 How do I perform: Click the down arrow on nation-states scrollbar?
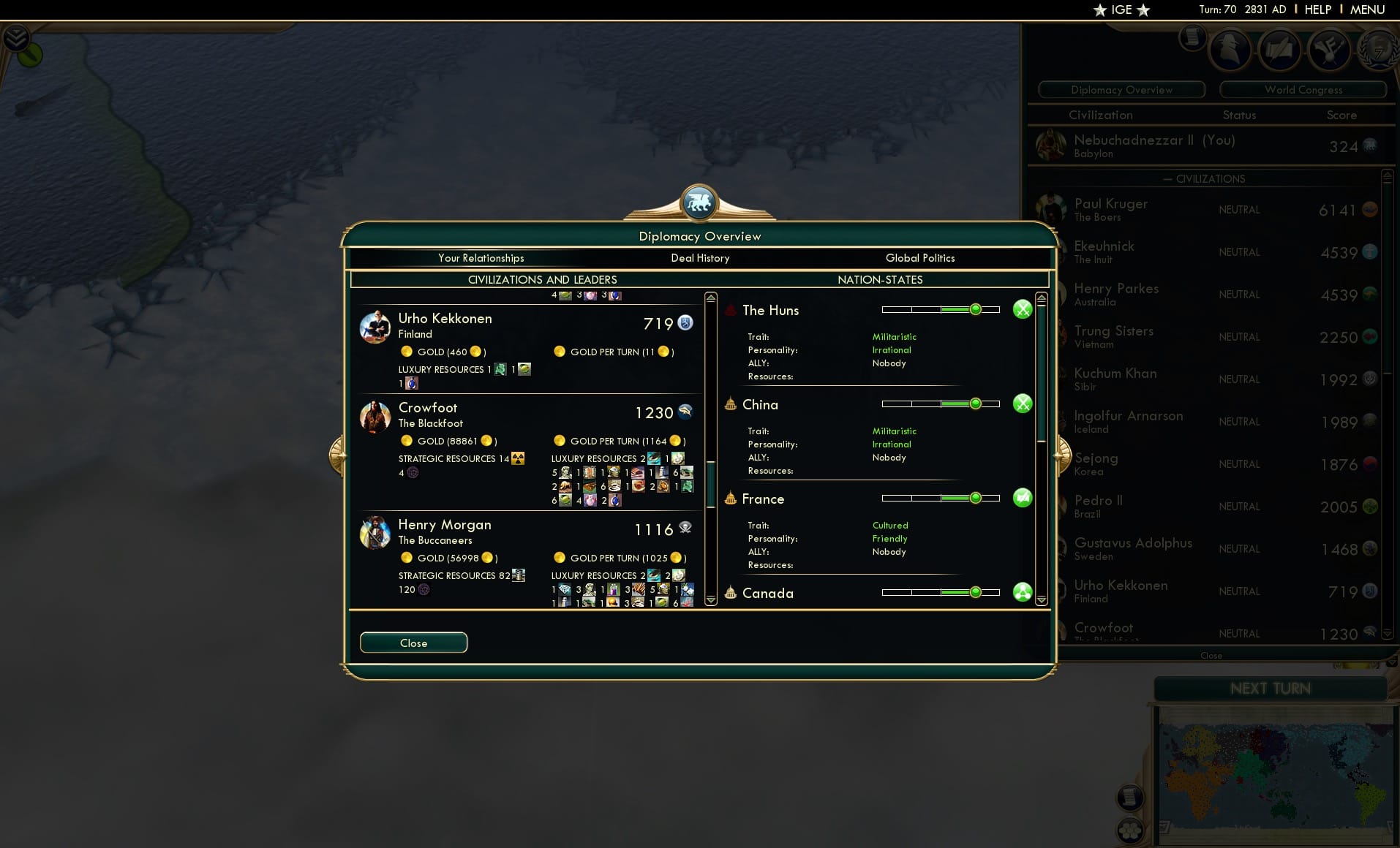pyautogui.click(x=1040, y=601)
